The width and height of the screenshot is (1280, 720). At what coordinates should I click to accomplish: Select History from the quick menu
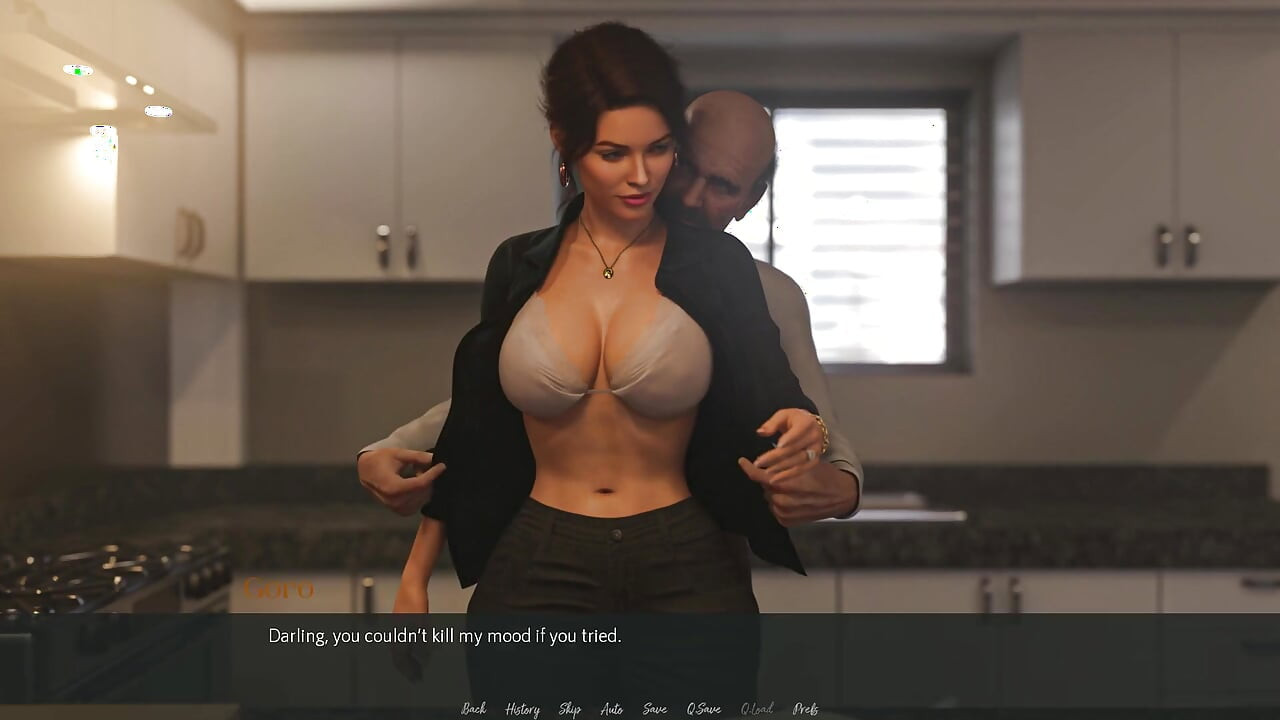pyautogui.click(x=521, y=708)
